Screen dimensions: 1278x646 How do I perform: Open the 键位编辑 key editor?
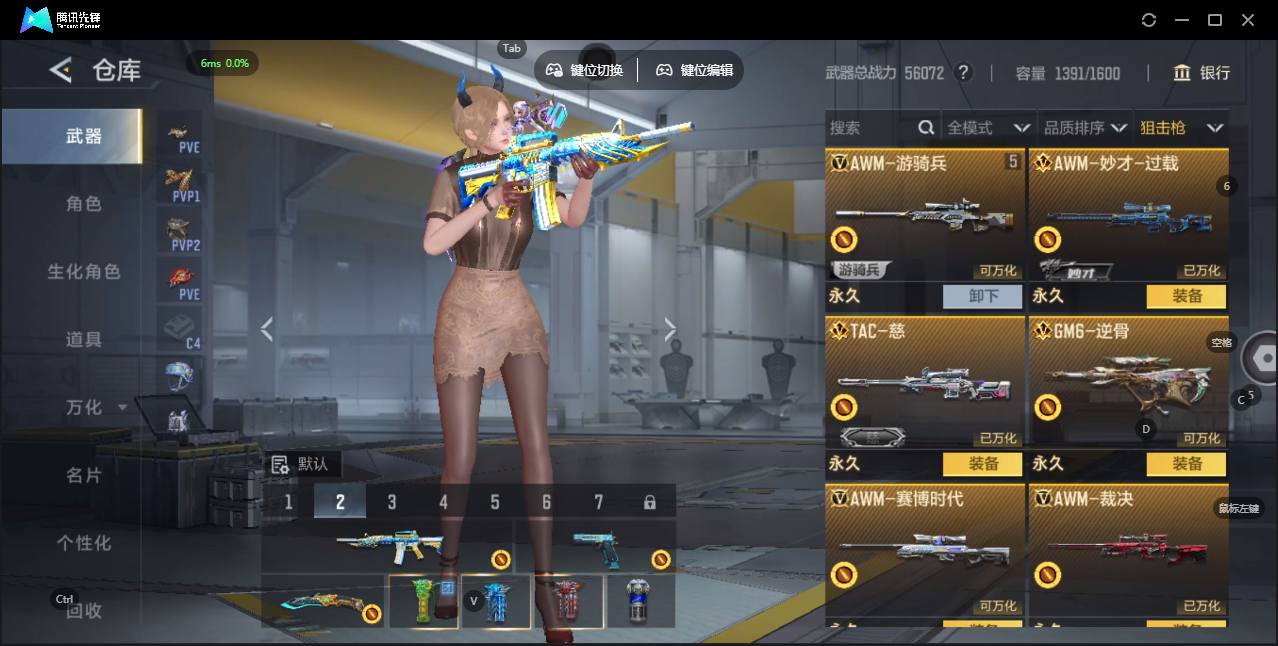point(695,70)
